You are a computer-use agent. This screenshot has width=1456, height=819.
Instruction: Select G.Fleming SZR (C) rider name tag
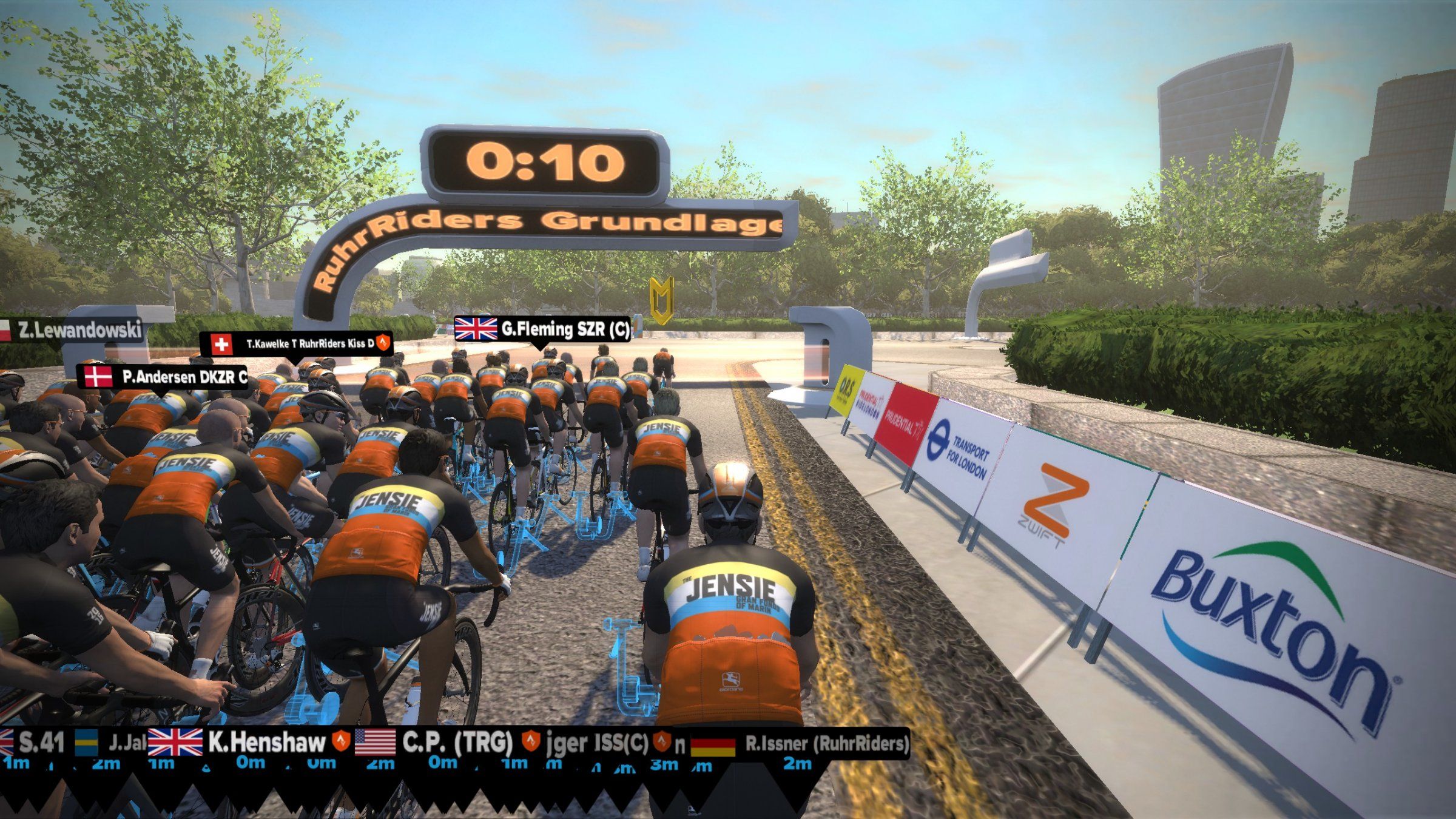pyautogui.click(x=542, y=329)
